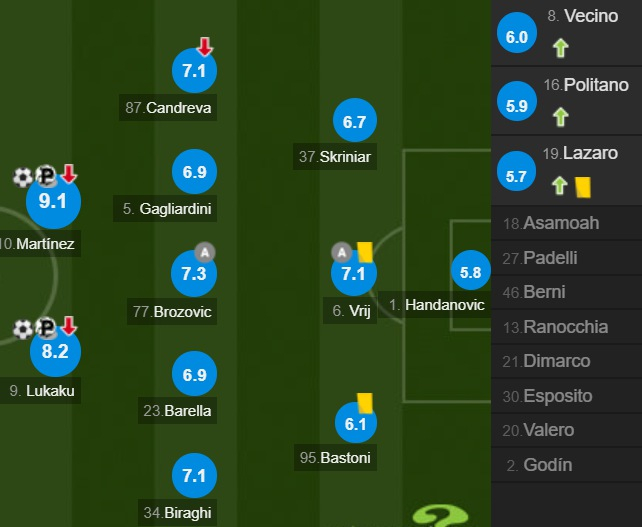Choose Biraghi's rating circle
642x527 pixels.
(194, 476)
